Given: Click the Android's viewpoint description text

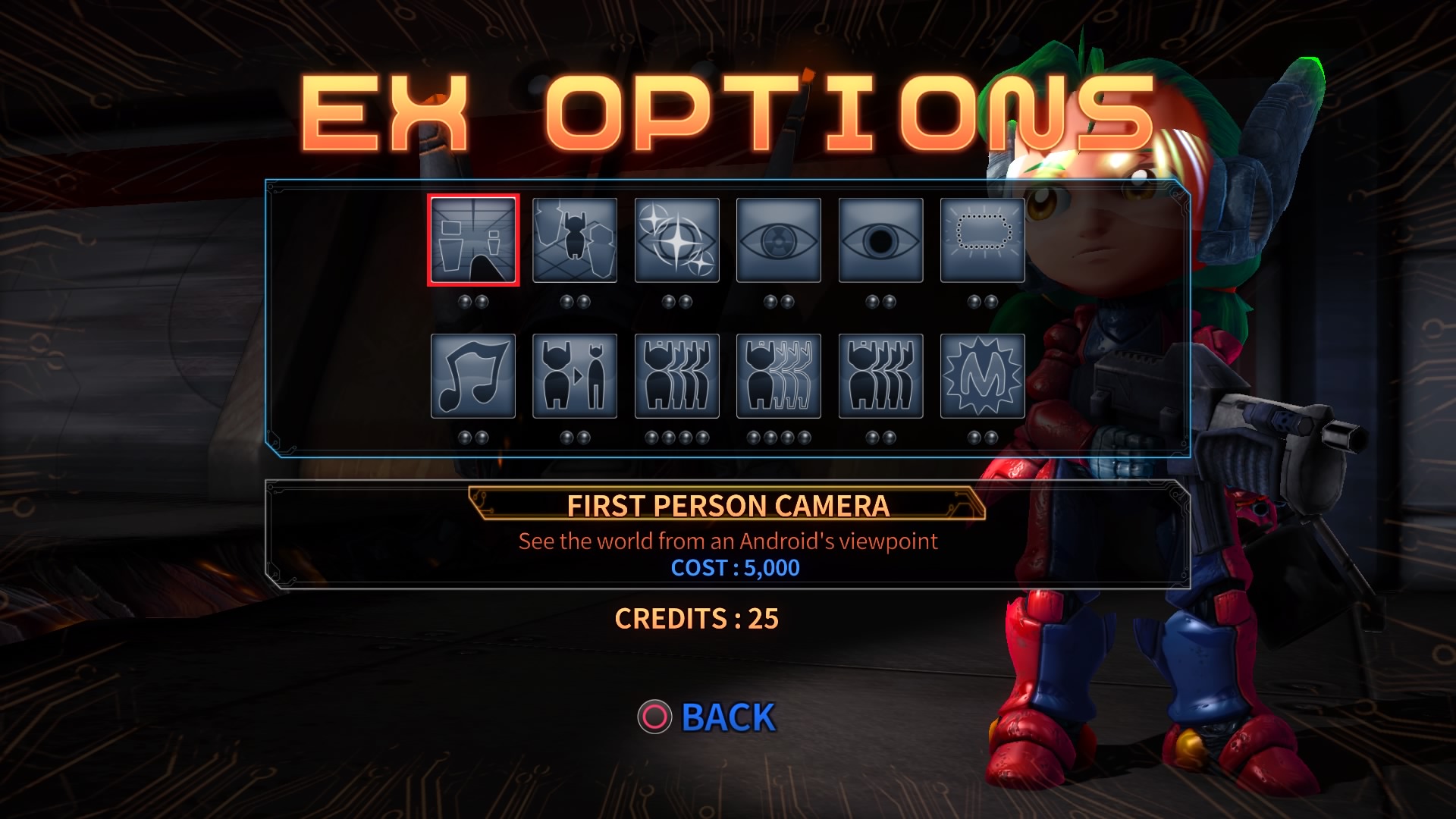Looking at the screenshot, I should click(x=727, y=541).
